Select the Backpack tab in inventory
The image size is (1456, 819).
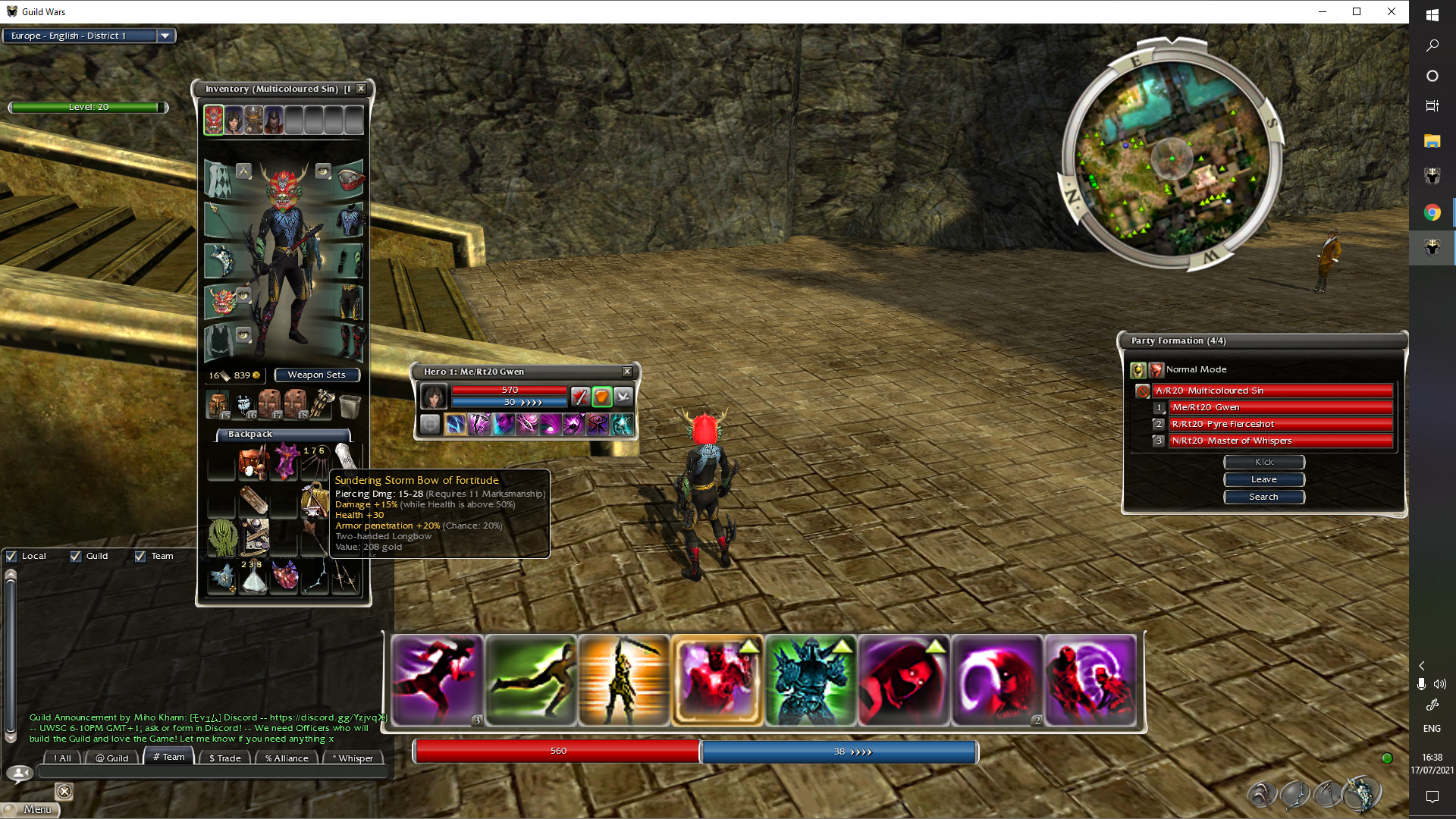pyautogui.click(x=250, y=435)
